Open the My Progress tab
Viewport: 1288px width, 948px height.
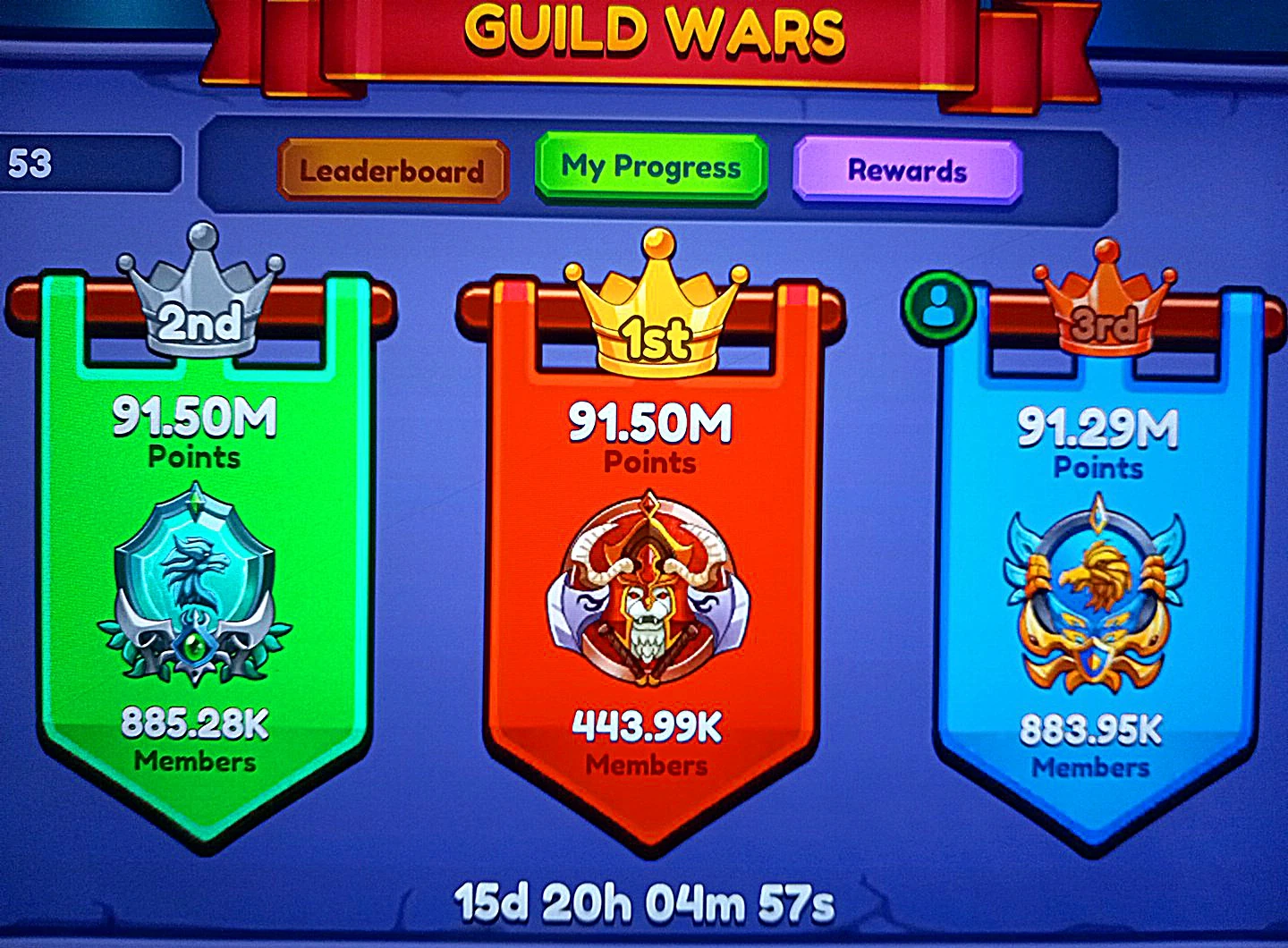[649, 166]
